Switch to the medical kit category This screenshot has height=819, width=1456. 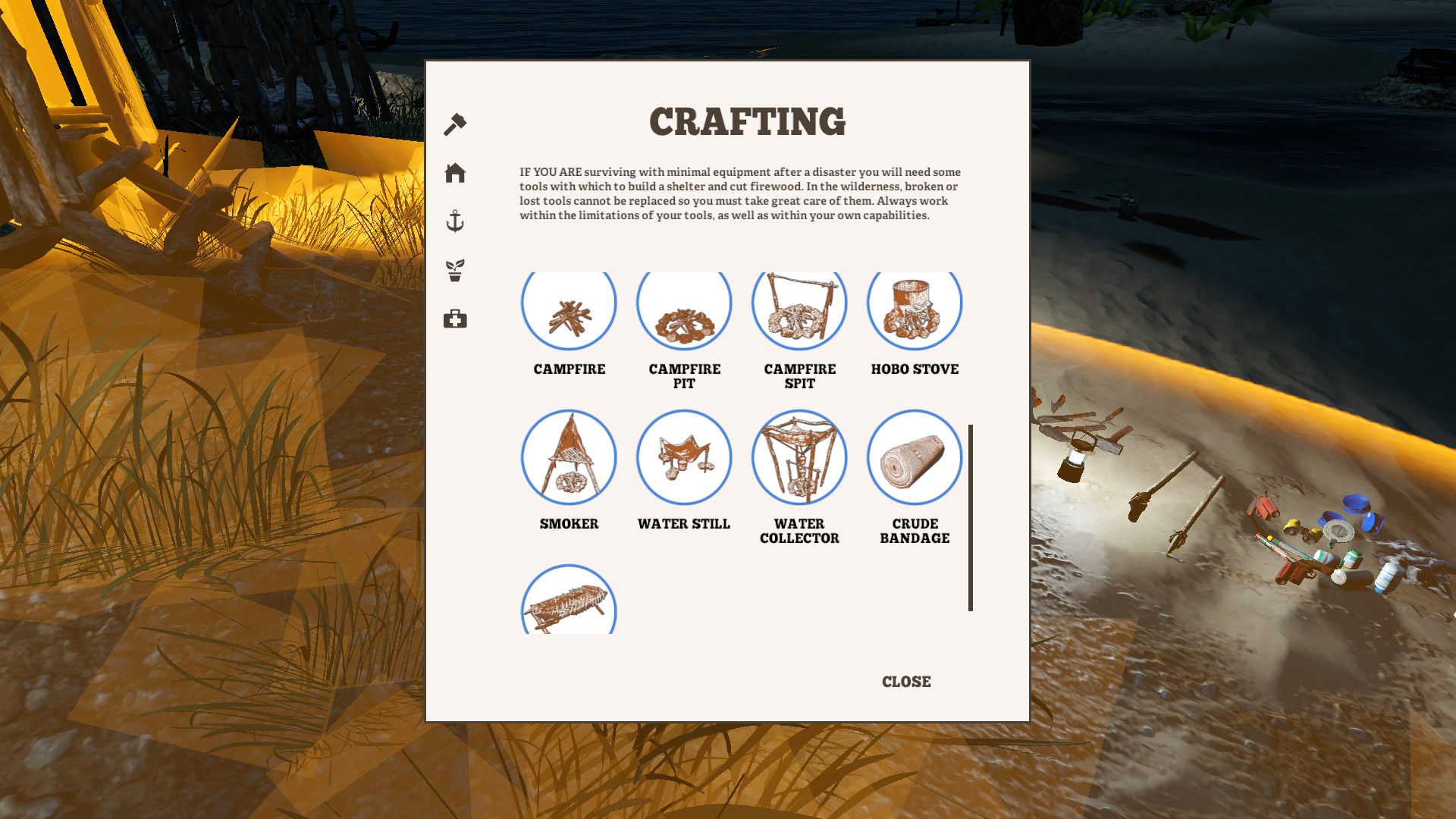point(455,318)
